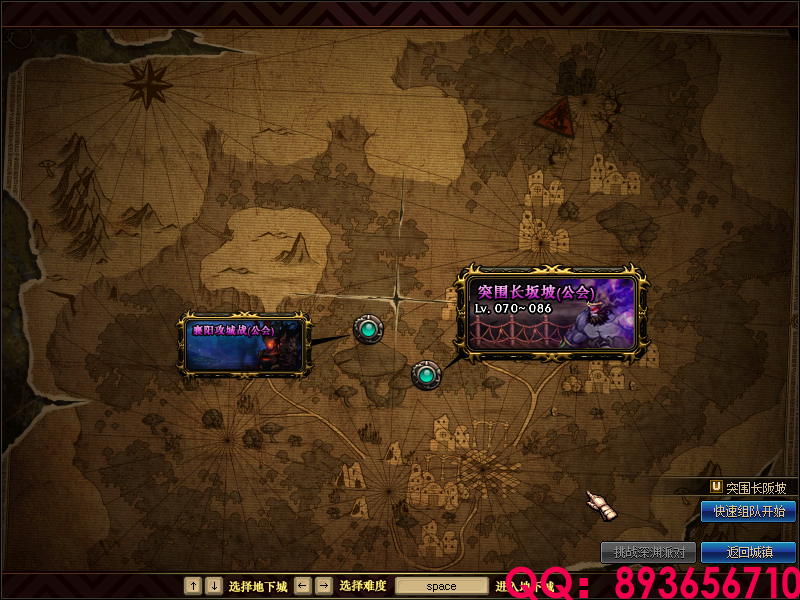Return to town via 返回城镇
This screenshot has width=800, height=600.
[x=748, y=552]
